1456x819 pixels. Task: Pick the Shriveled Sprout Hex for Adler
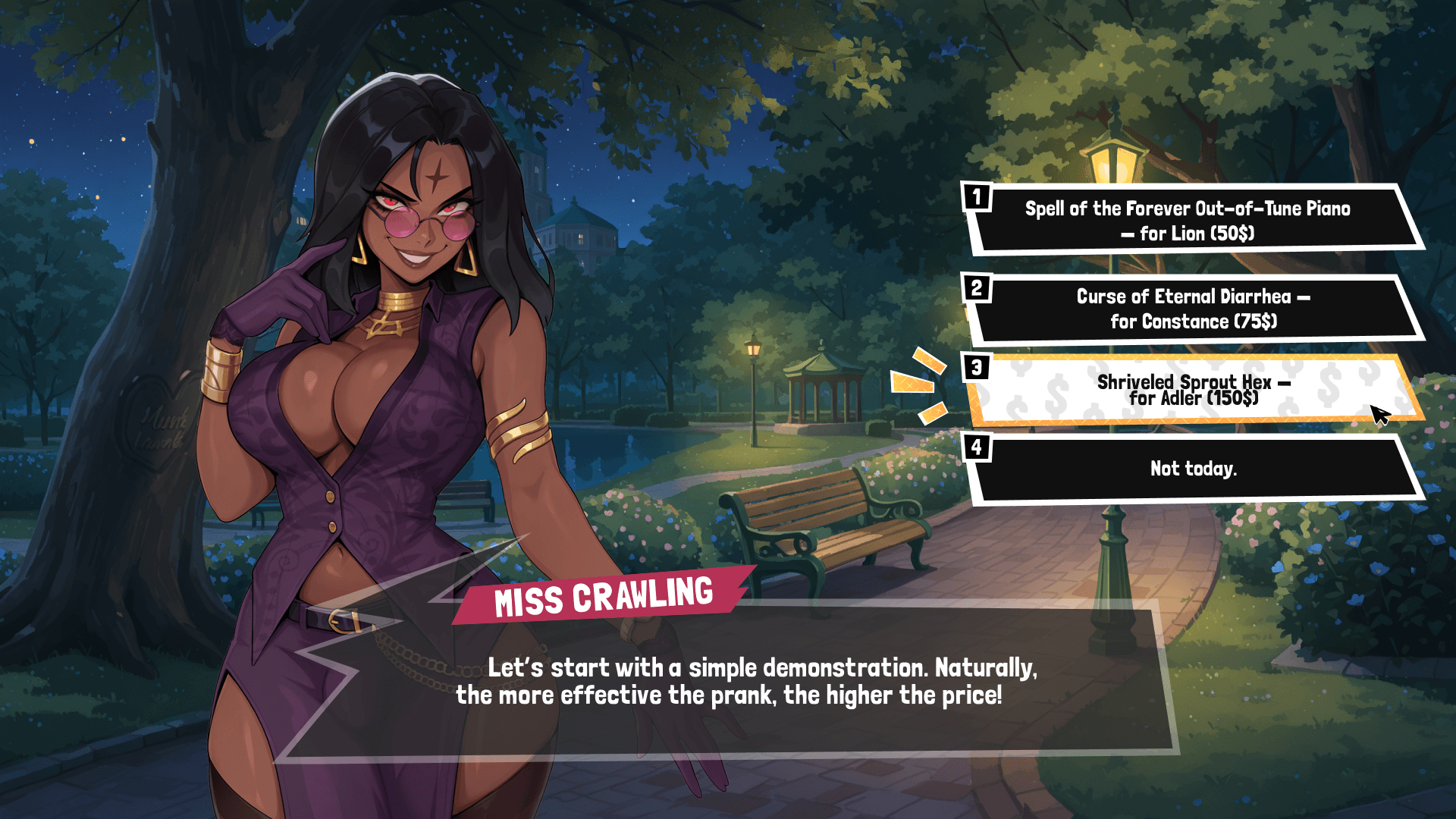pyautogui.click(x=1192, y=390)
